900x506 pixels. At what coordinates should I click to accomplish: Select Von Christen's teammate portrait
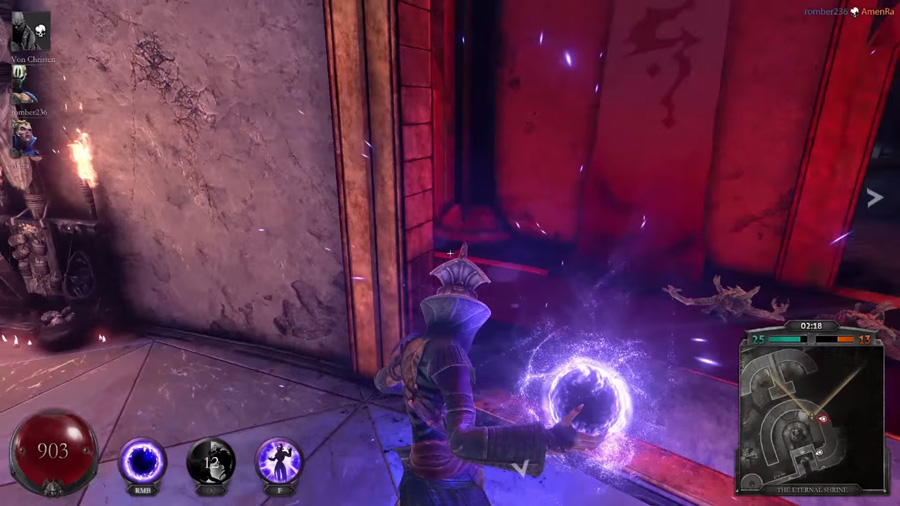30,32
